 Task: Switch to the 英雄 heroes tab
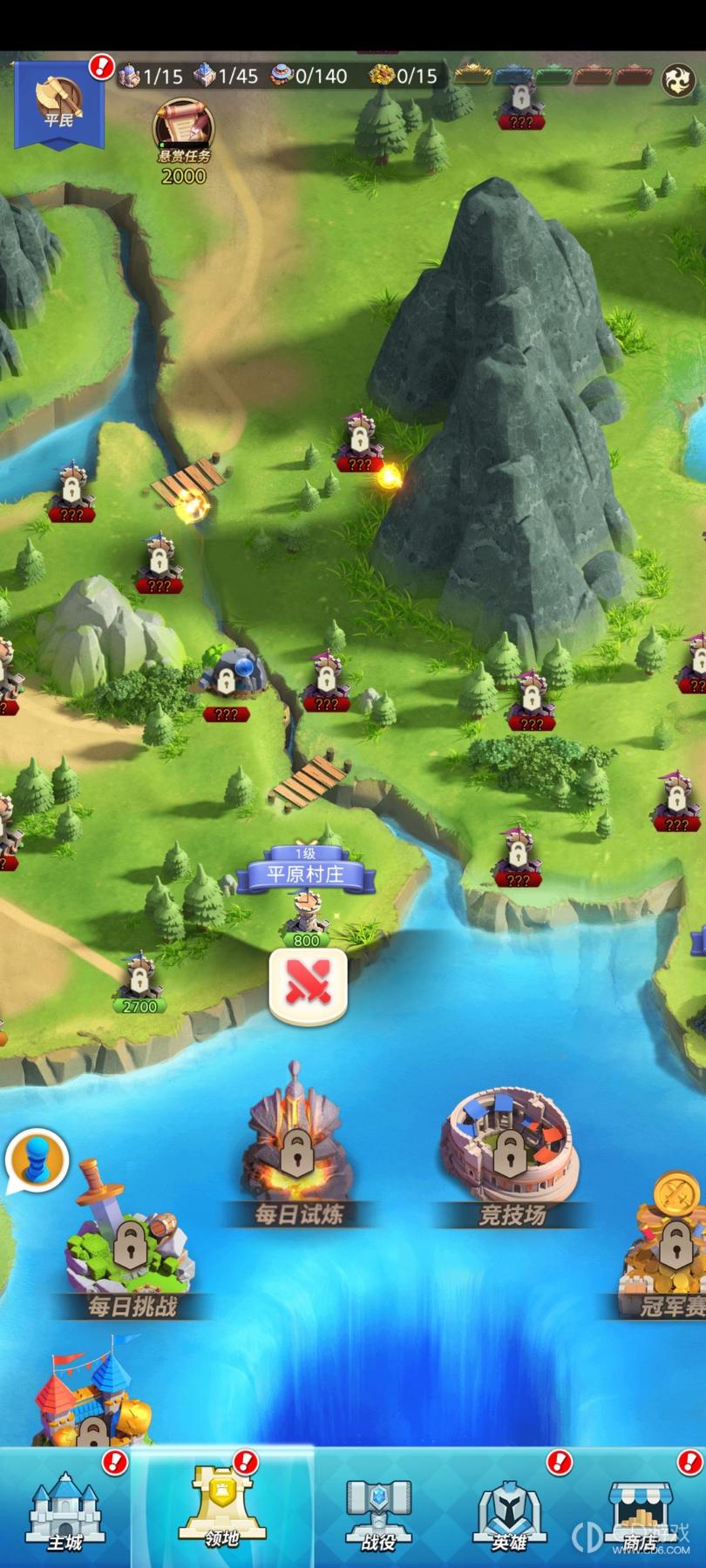click(510, 1509)
